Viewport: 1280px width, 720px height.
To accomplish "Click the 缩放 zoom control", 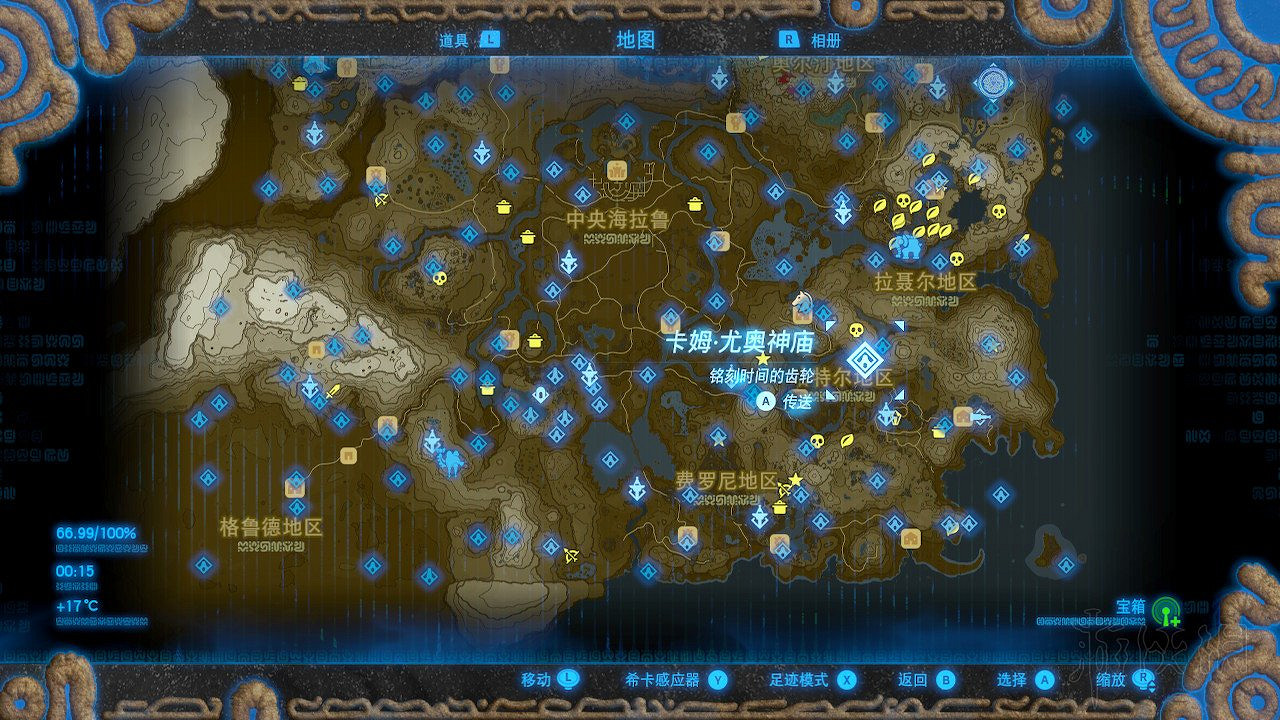I will point(1125,678).
